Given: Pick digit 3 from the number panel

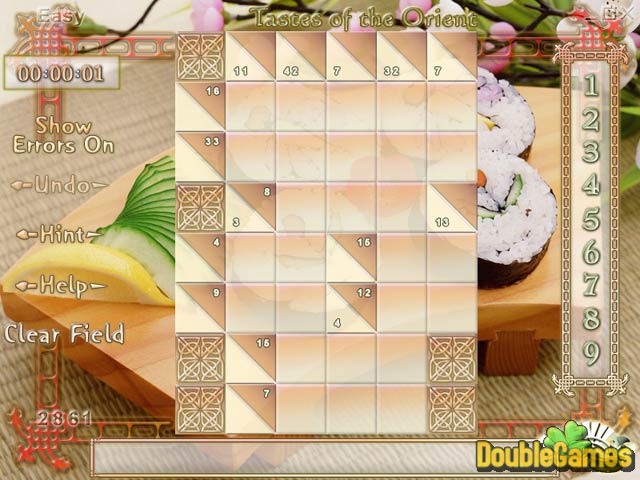Looking at the screenshot, I should pos(591,152).
